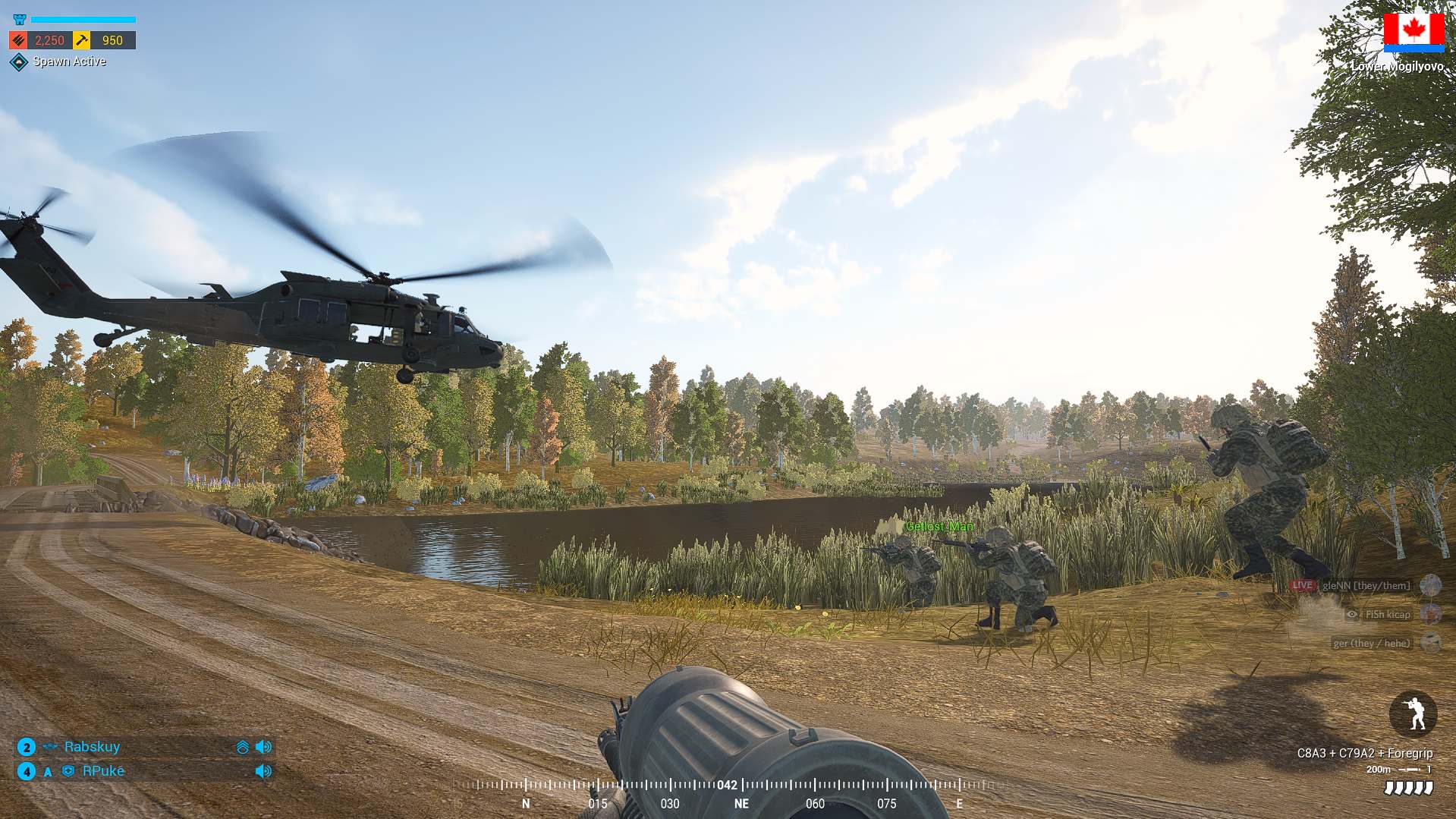The image size is (1456, 819).
Task: Click the gleNN [they/them] live stream entry
Action: [x=1365, y=585]
